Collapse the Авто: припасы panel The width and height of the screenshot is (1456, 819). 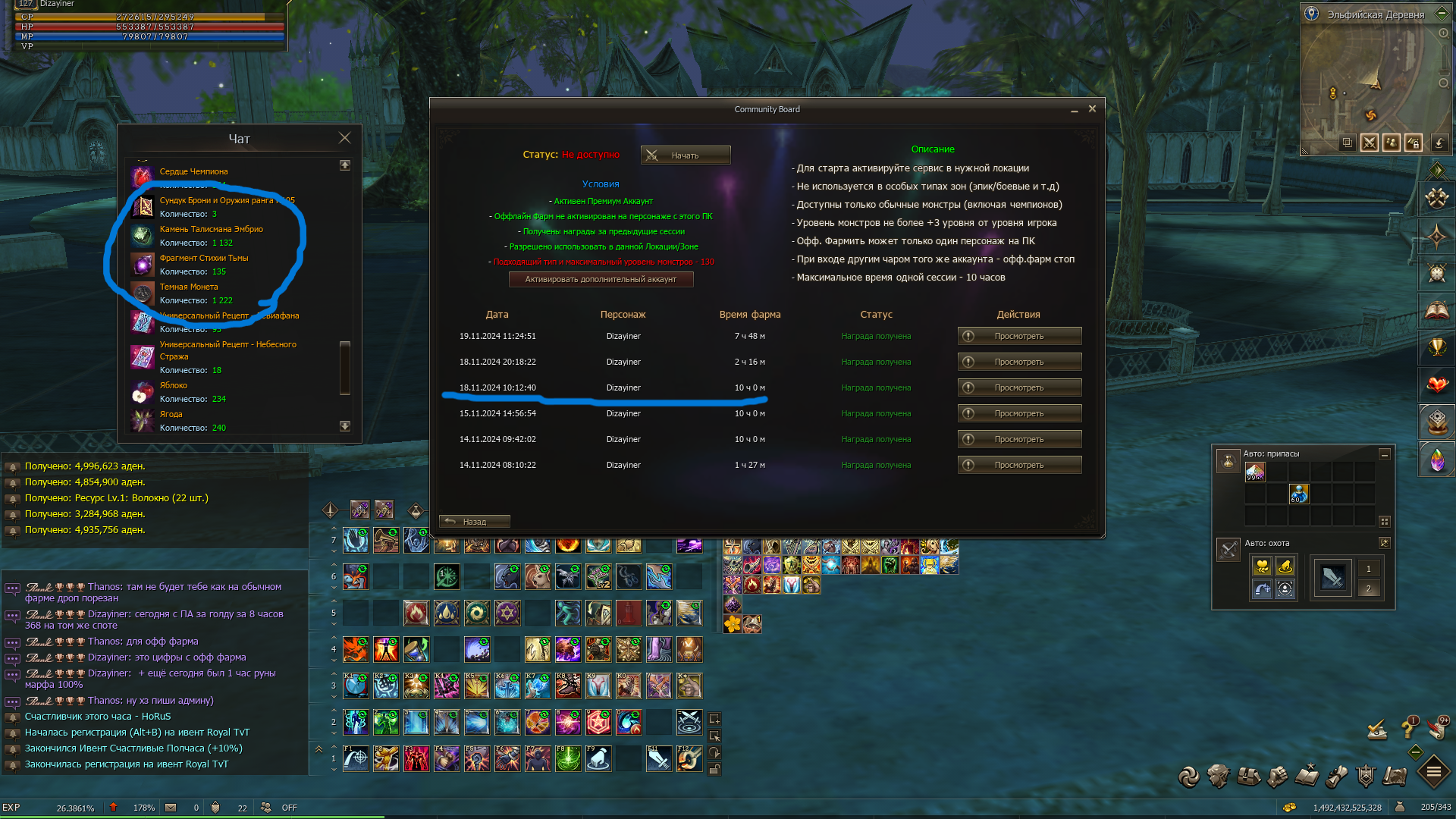pyautogui.click(x=1384, y=454)
